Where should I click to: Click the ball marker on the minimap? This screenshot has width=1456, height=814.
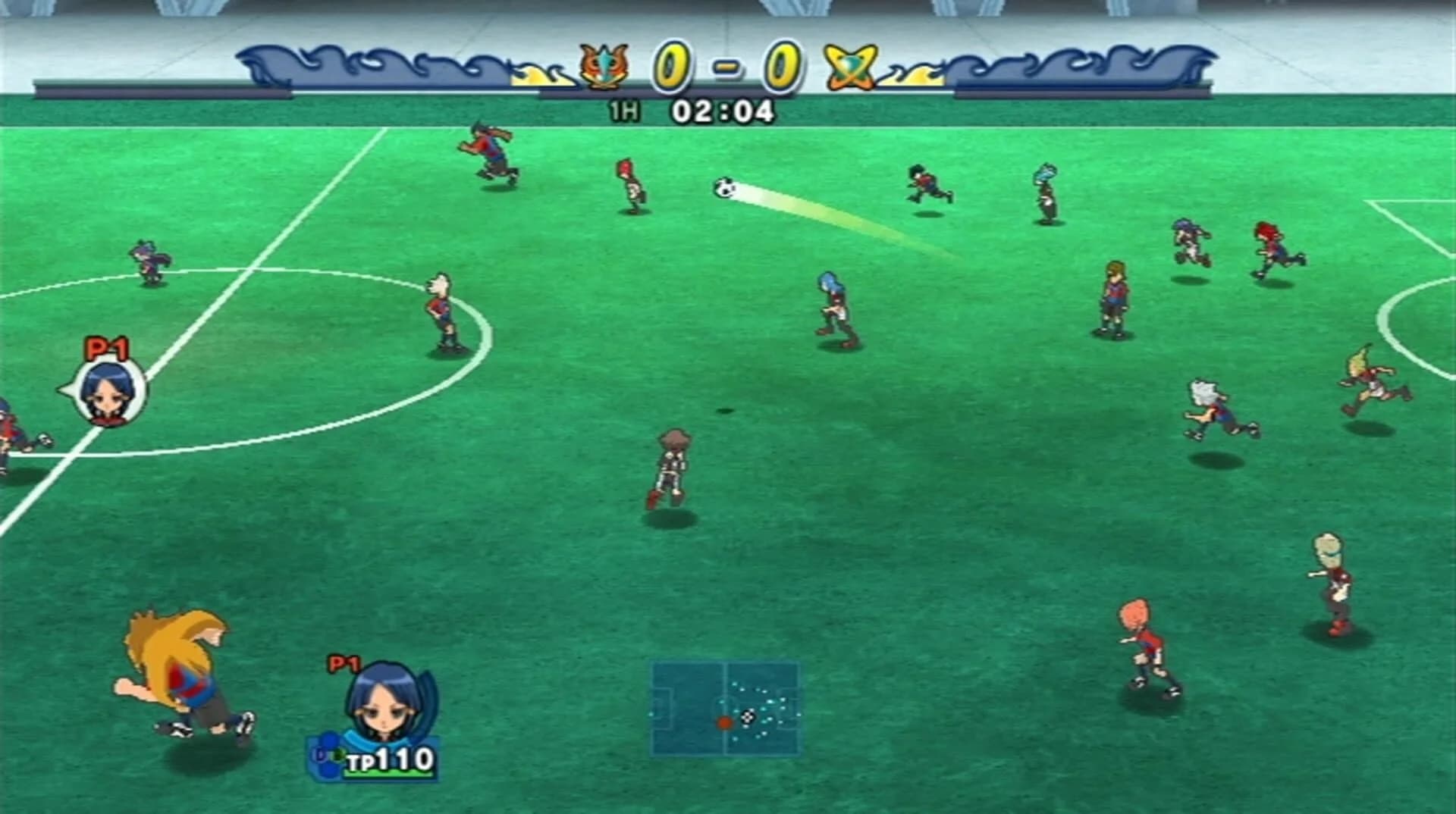point(747,717)
